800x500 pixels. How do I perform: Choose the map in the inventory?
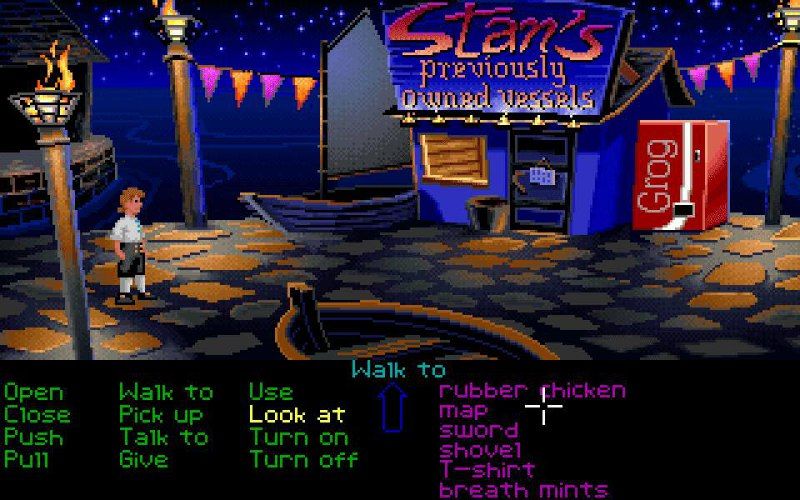click(464, 410)
